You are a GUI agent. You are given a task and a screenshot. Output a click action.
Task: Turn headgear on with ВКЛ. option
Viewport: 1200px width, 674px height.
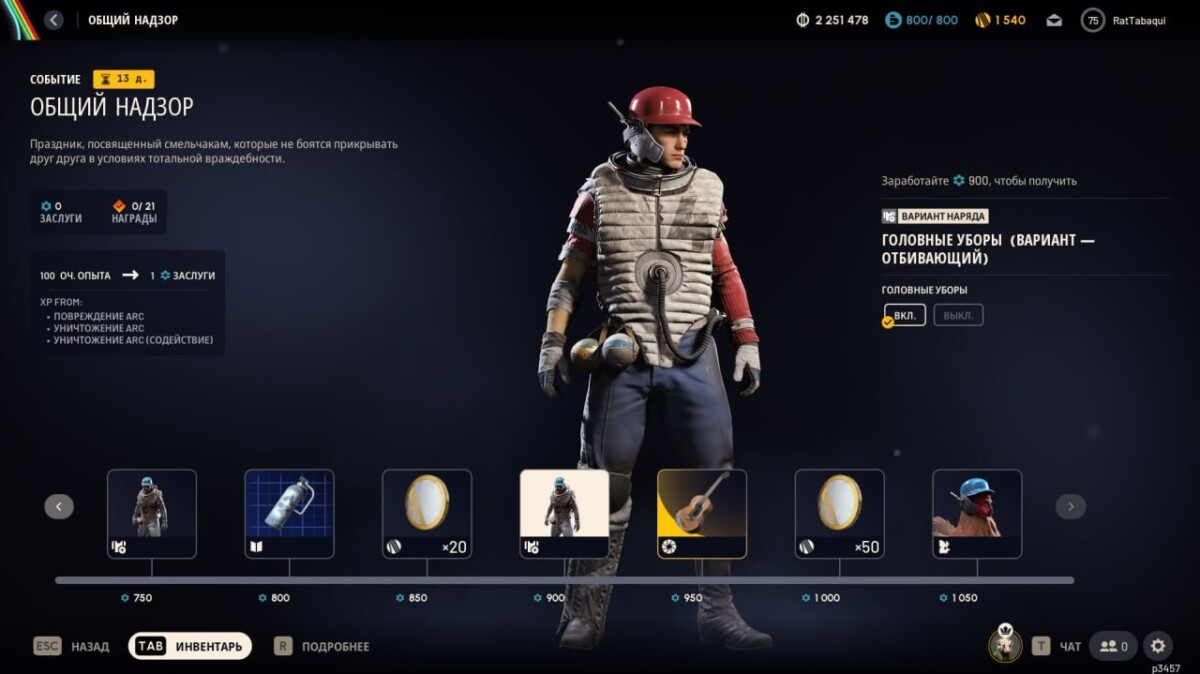[x=905, y=315]
